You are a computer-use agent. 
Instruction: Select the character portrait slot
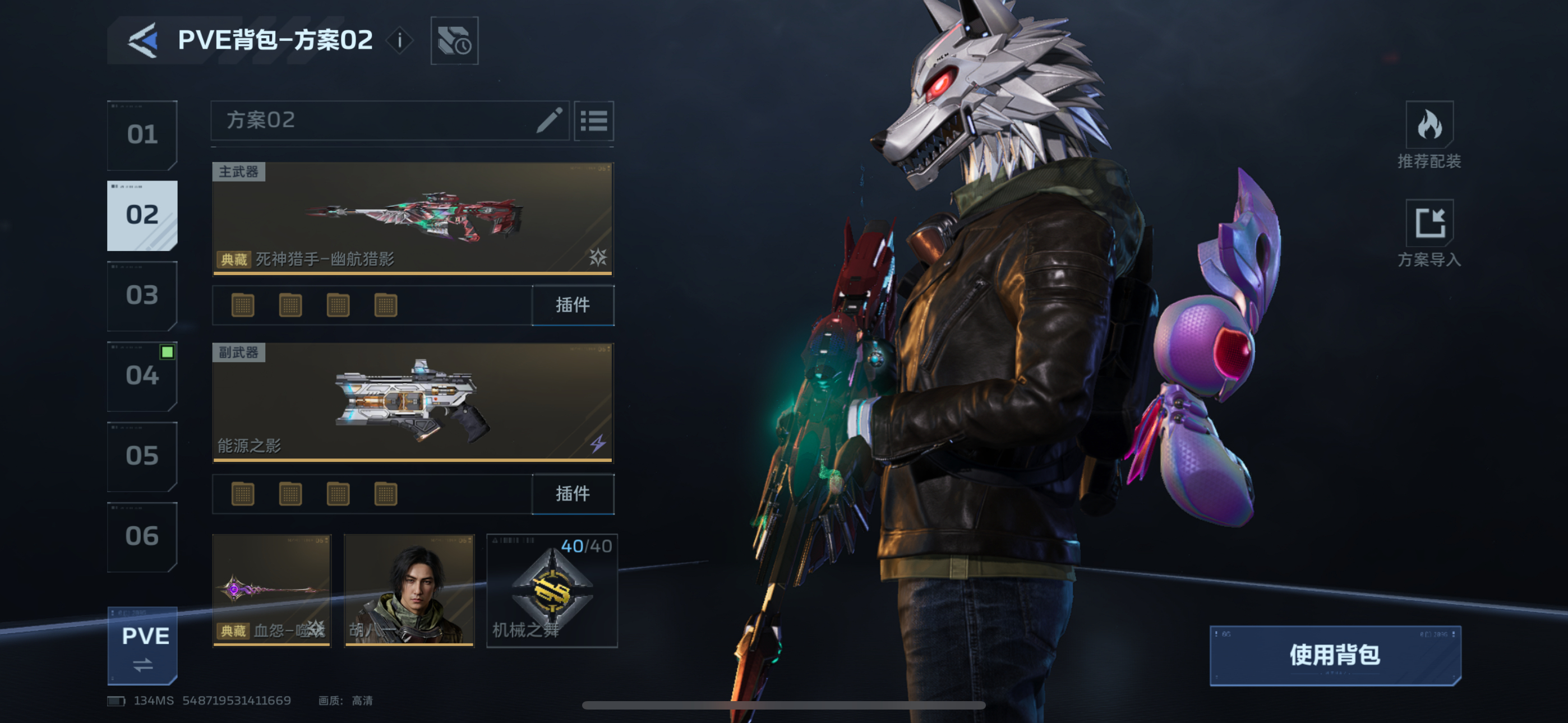tap(409, 590)
